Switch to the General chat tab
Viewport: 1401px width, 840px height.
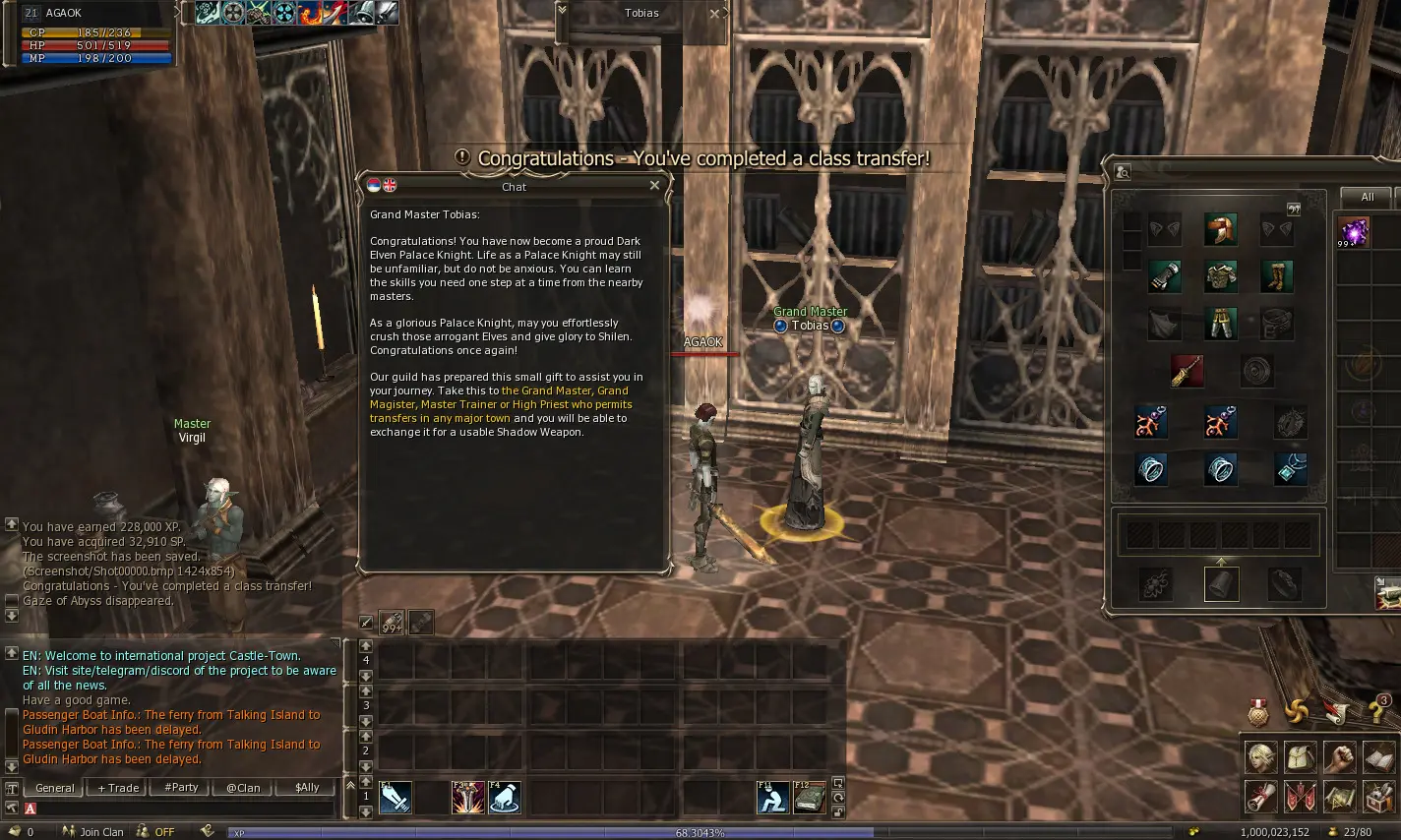coord(54,788)
